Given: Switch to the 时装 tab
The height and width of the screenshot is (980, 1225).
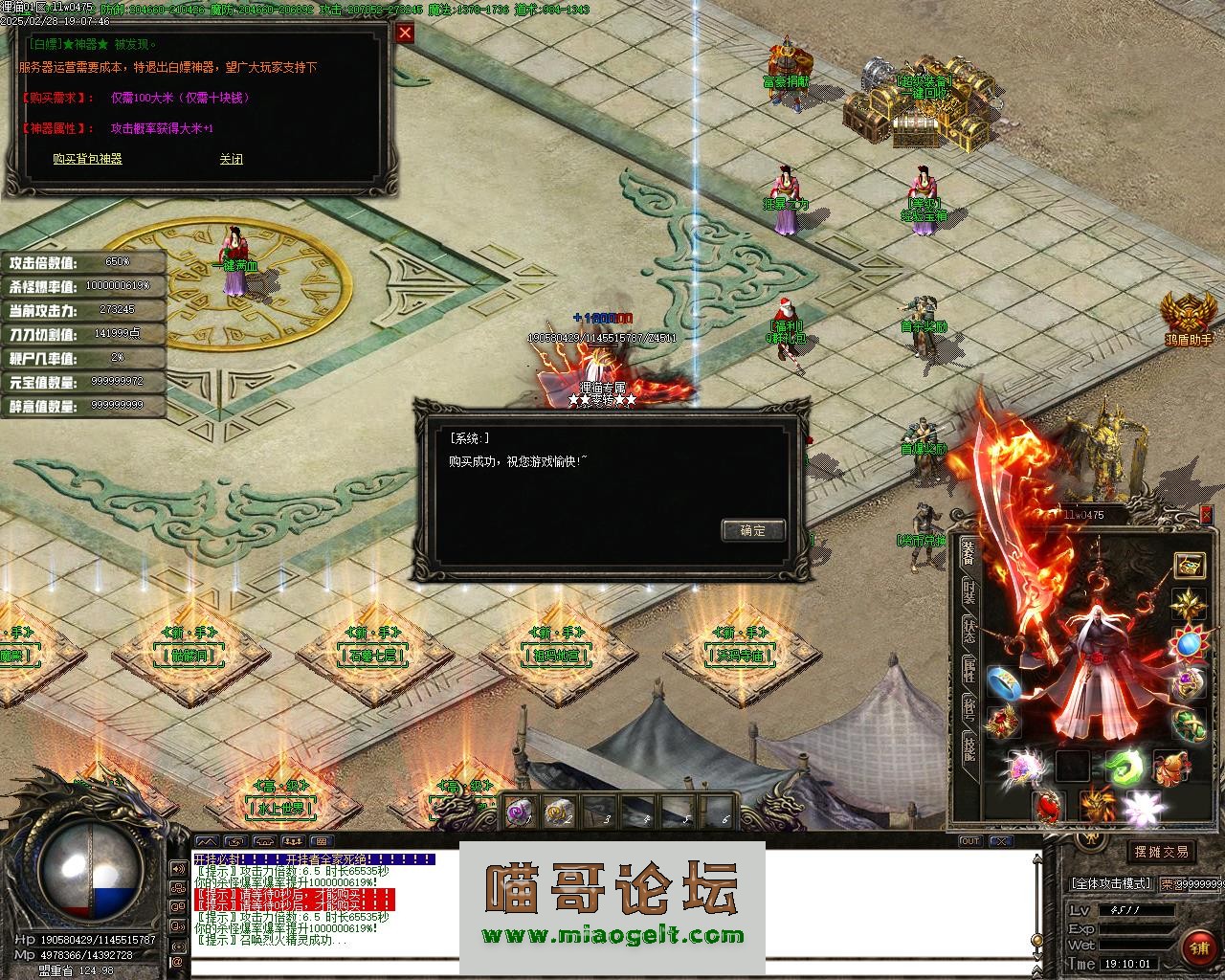Looking at the screenshot, I should click(x=969, y=592).
